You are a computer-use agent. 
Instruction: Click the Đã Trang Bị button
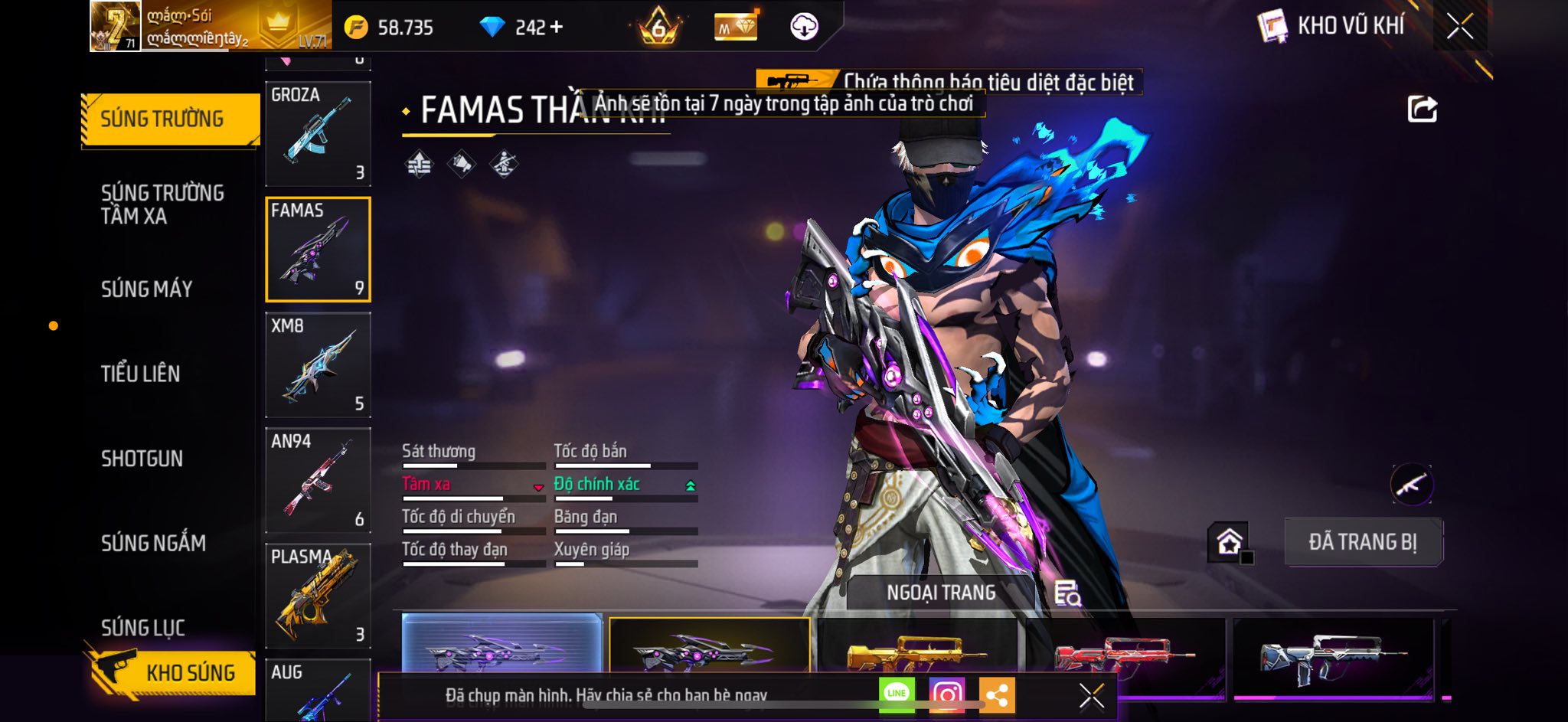pyautogui.click(x=1363, y=542)
